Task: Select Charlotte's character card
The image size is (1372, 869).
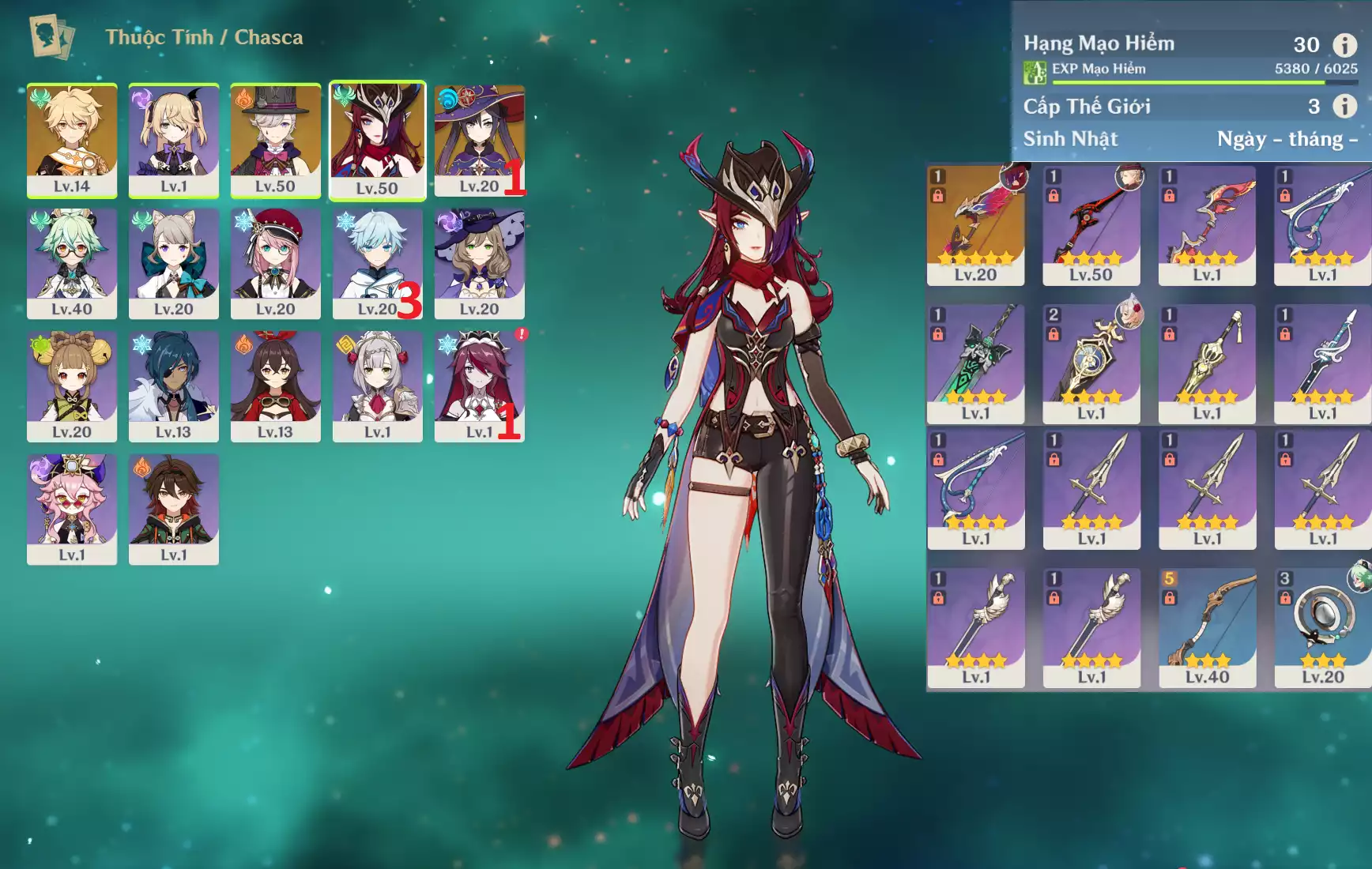Action: point(275,262)
